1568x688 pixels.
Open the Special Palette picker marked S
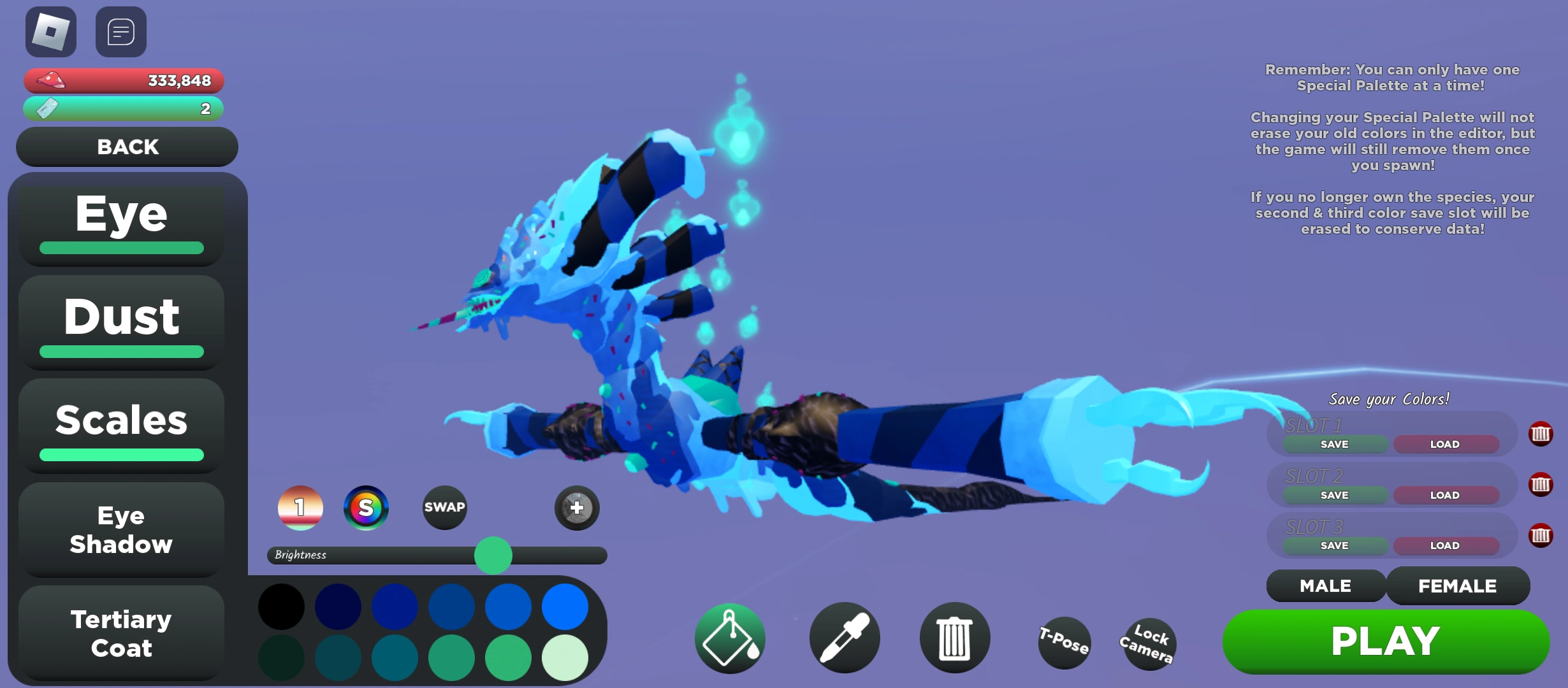click(x=367, y=508)
